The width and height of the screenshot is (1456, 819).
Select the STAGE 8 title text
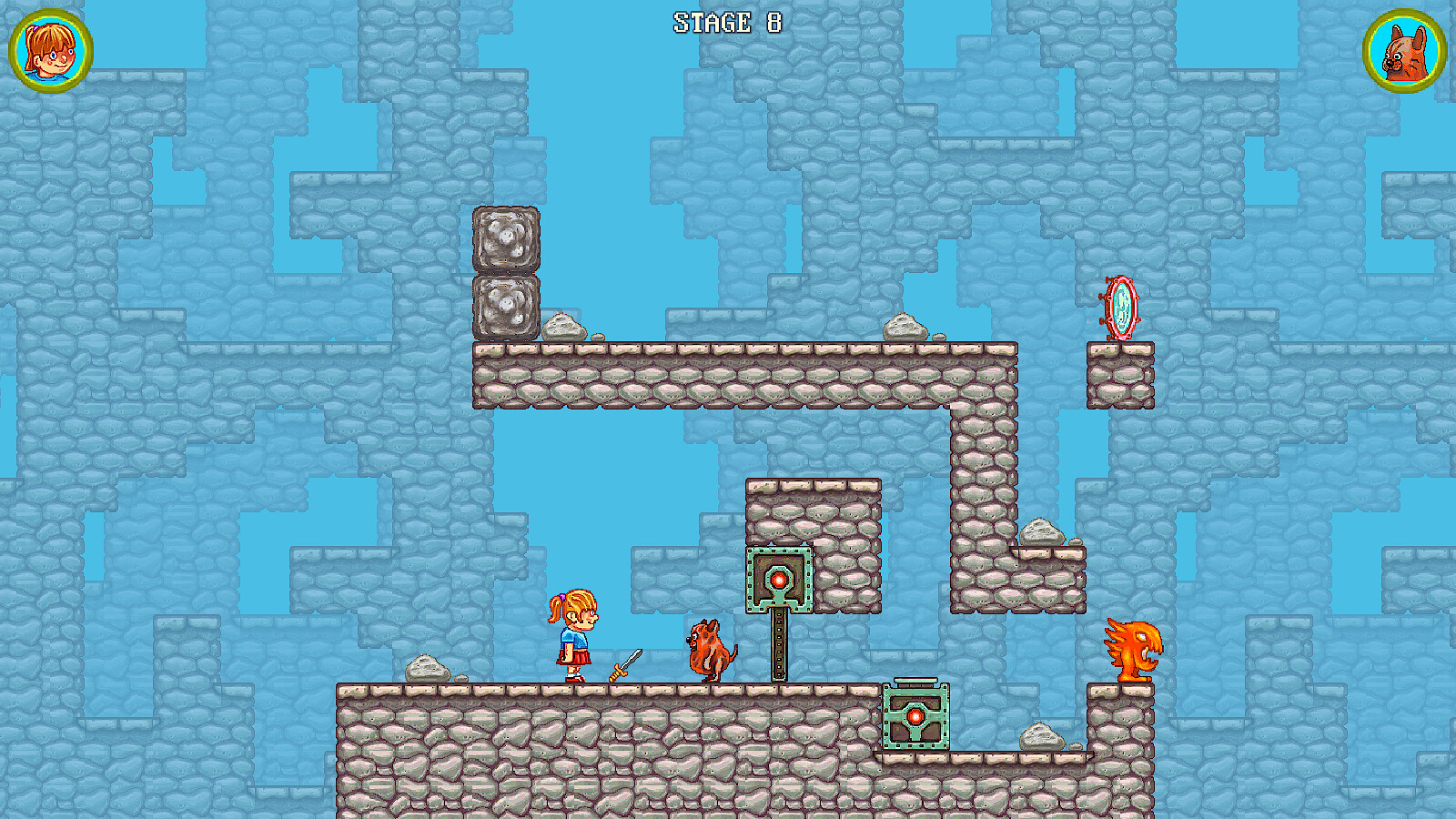pyautogui.click(x=726, y=20)
